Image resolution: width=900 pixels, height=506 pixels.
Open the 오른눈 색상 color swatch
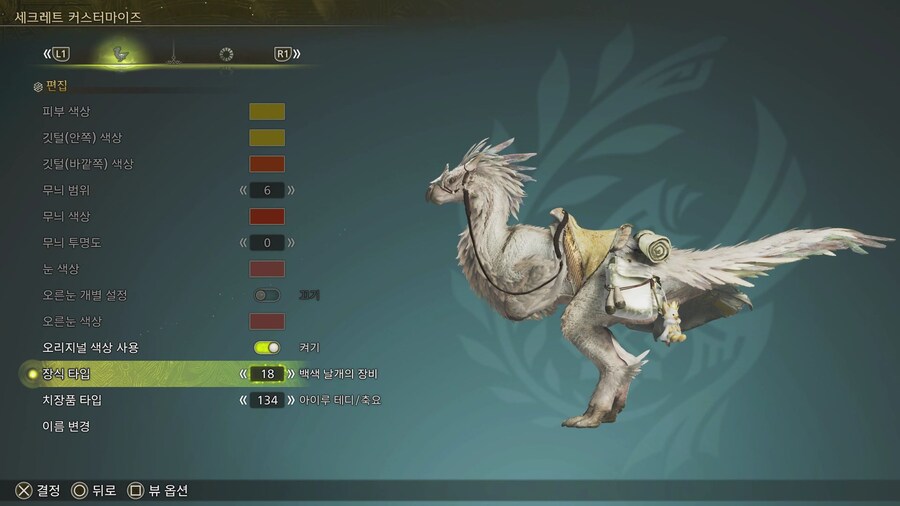(x=267, y=321)
